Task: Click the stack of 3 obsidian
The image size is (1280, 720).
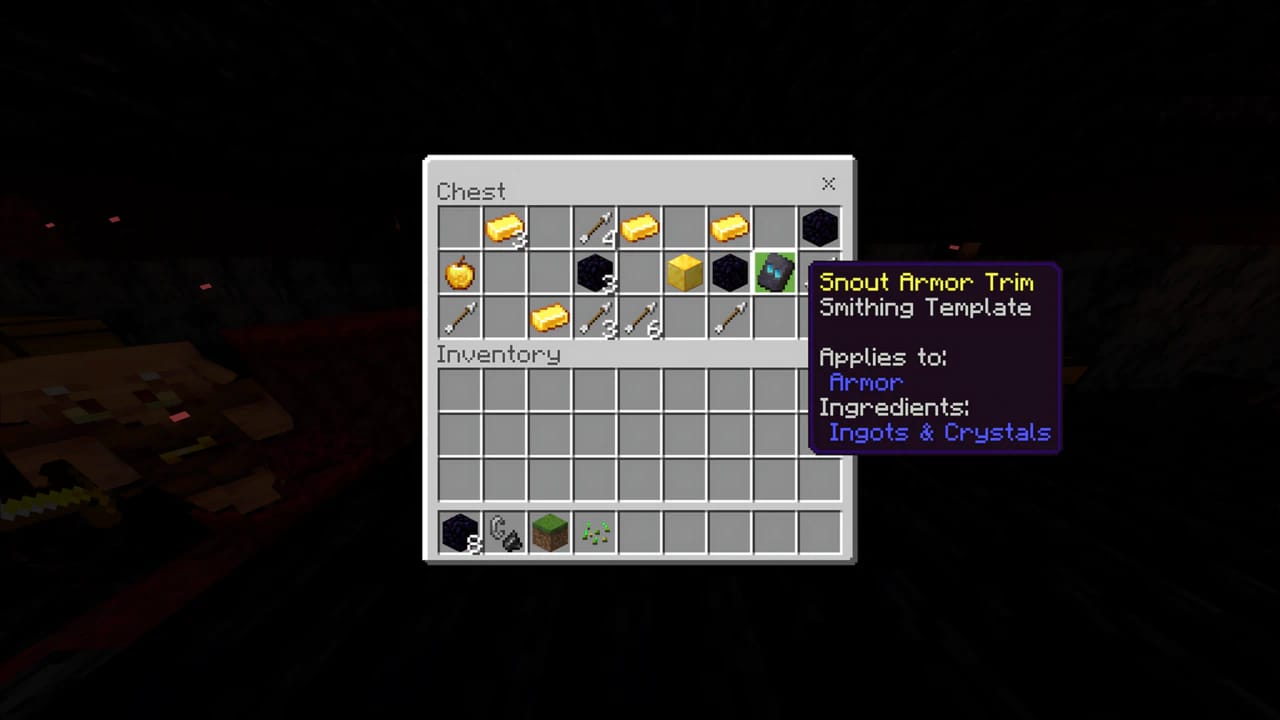Action: point(595,273)
